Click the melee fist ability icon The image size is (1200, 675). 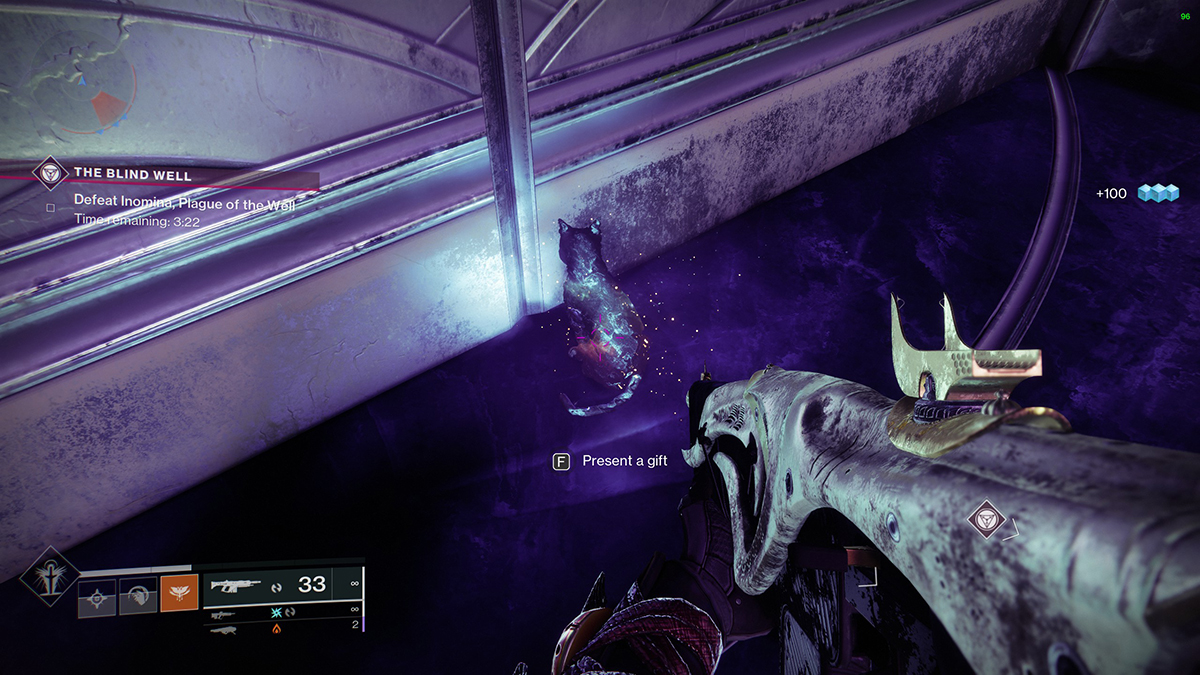tap(138, 598)
